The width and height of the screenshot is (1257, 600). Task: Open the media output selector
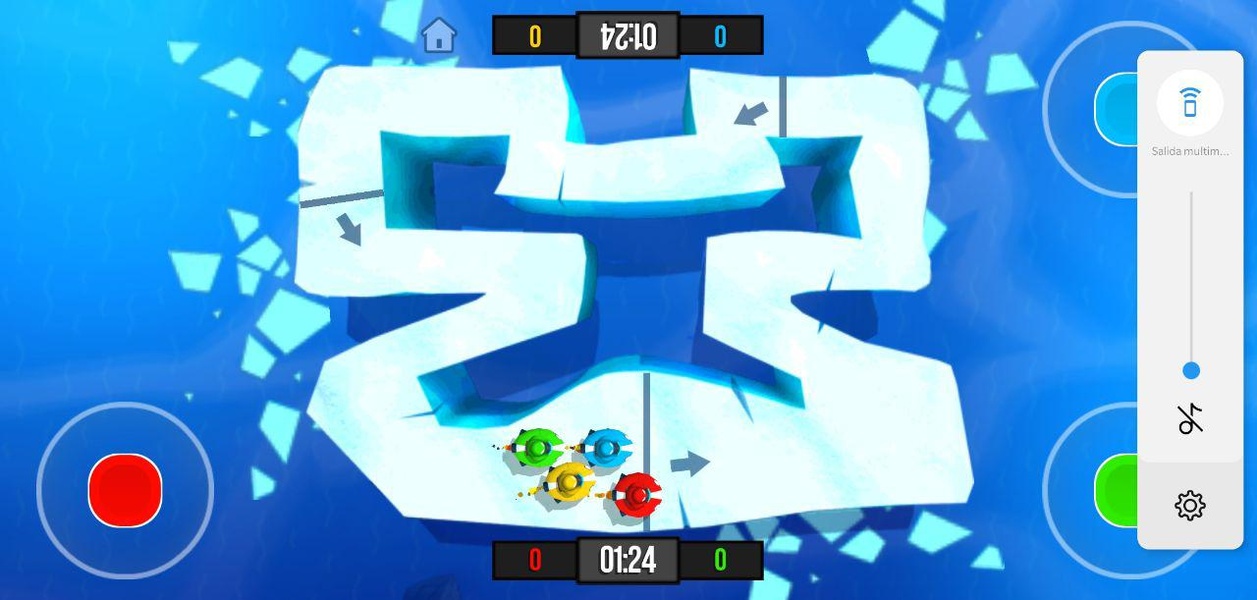coord(1189,103)
